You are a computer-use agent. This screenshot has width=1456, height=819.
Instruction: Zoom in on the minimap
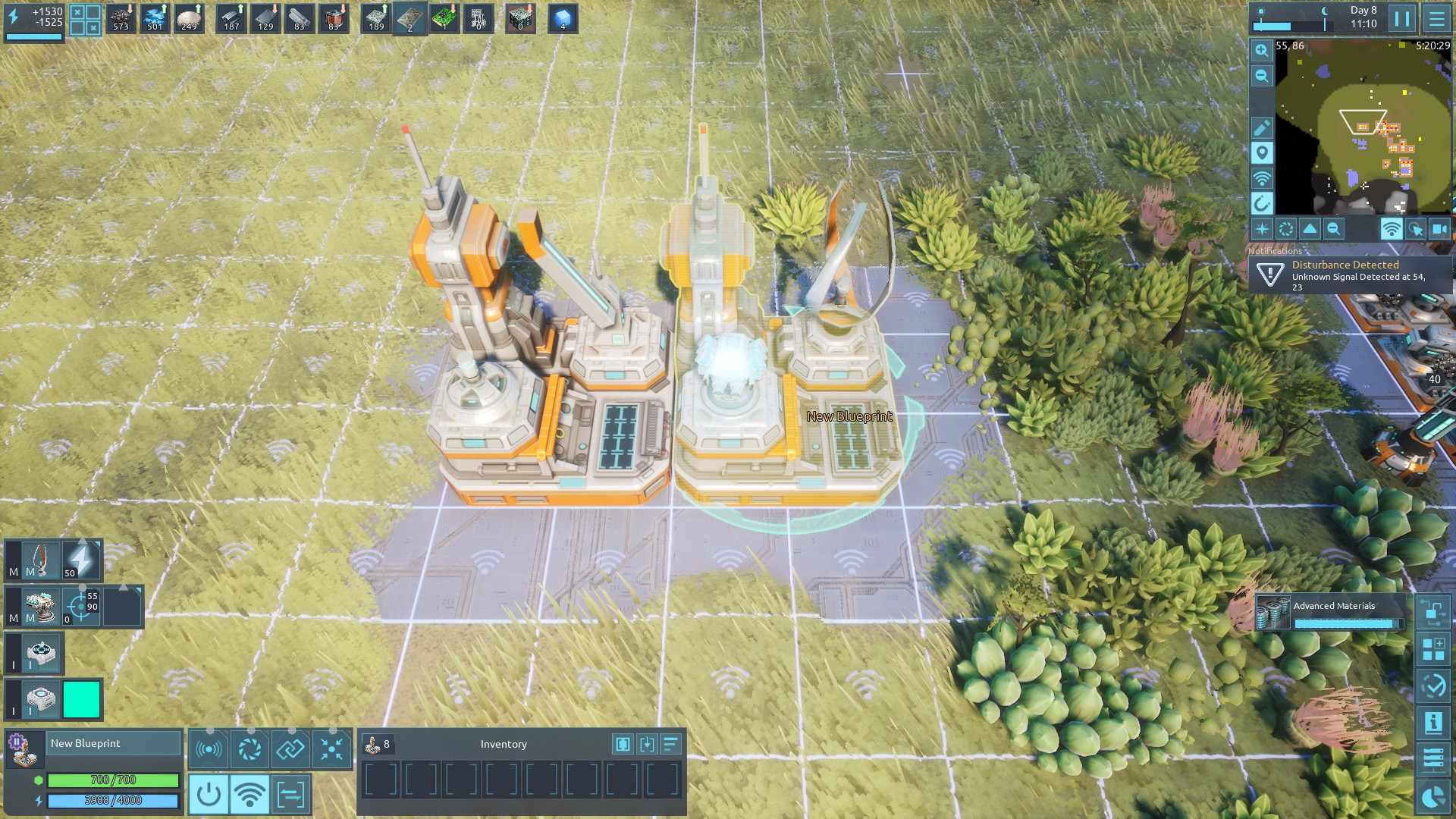[1262, 51]
